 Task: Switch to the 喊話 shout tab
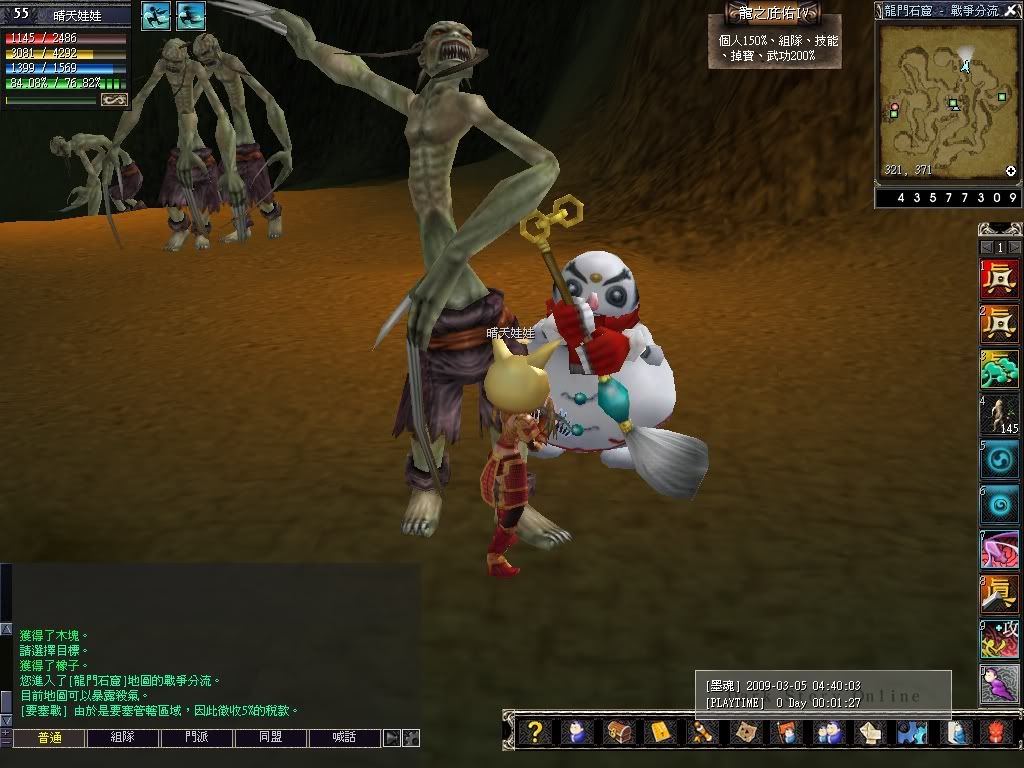[x=344, y=738]
